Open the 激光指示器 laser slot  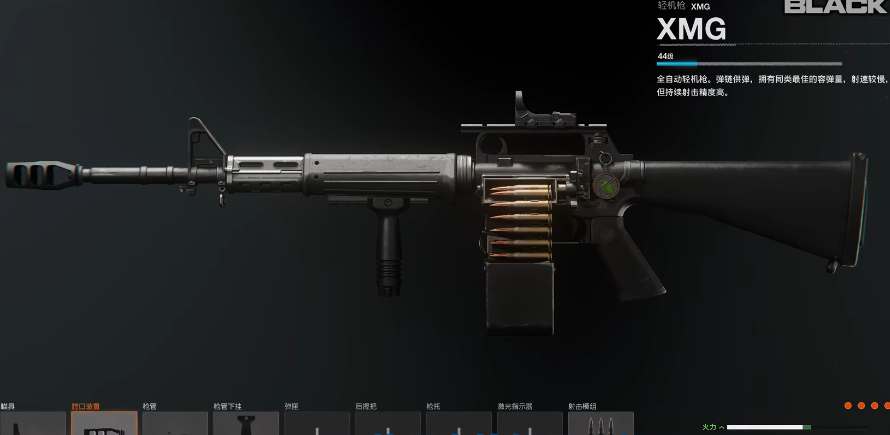point(530,423)
